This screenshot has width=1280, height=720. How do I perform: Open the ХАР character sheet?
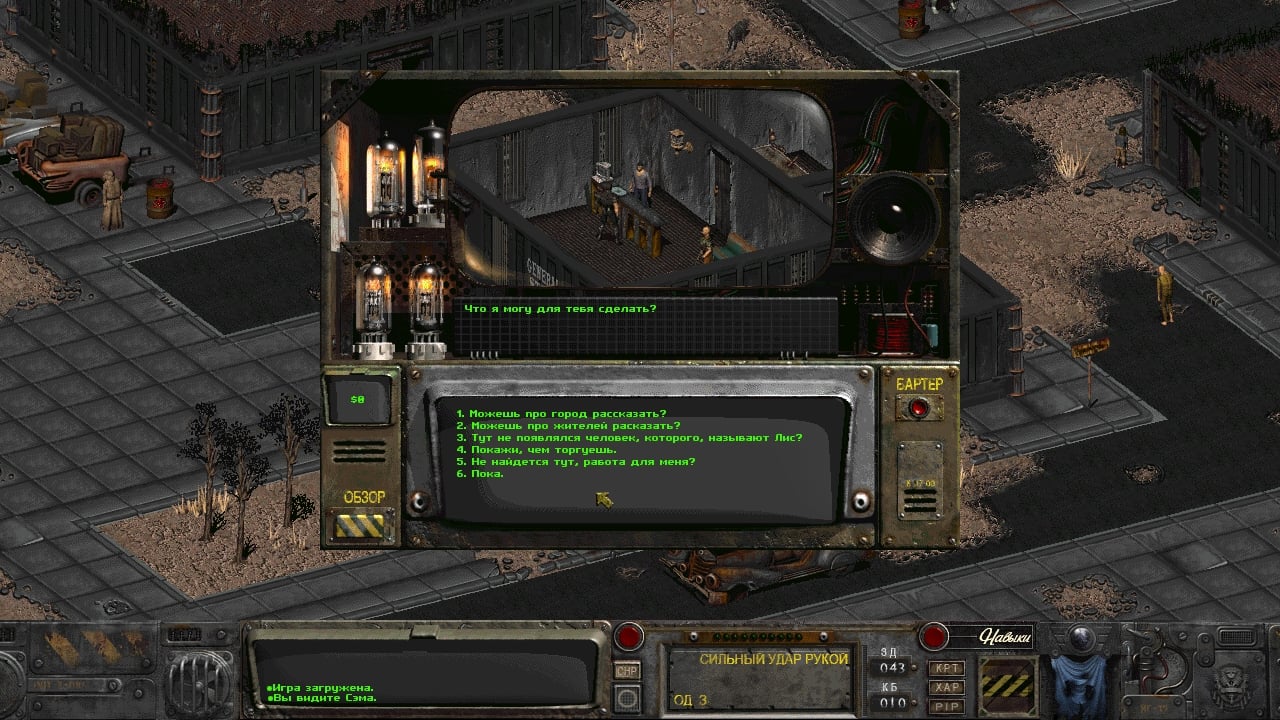(x=946, y=687)
